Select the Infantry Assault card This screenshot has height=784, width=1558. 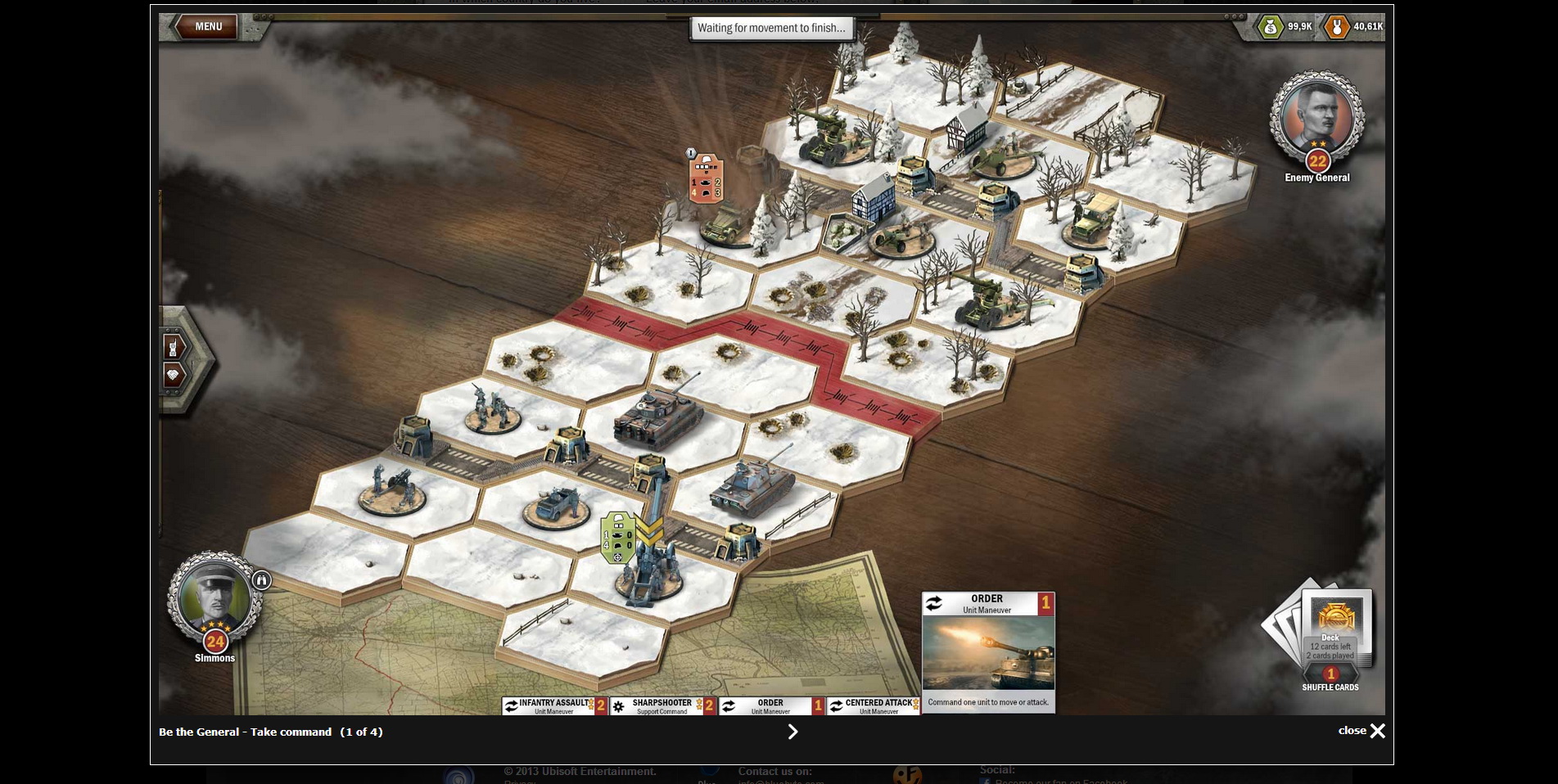pos(554,705)
